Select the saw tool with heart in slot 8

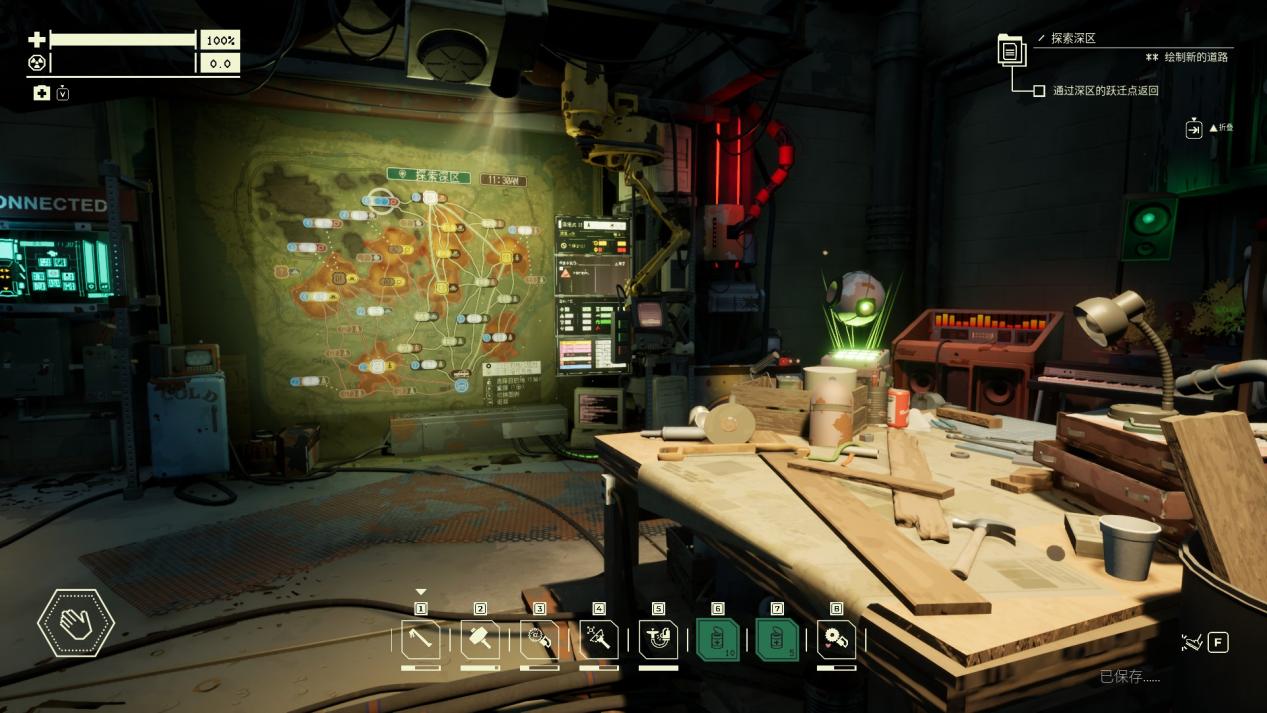pyautogui.click(x=836, y=640)
